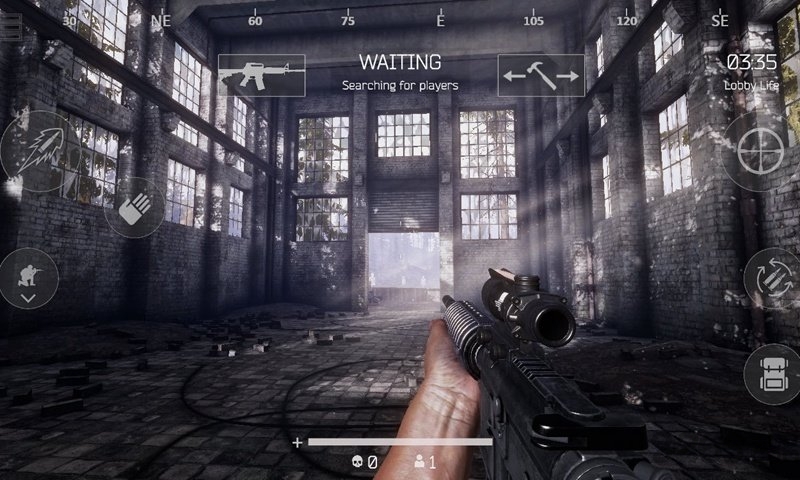Reload the weapon with the ammo button
This screenshot has height=480, width=800.
click(x=771, y=277)
